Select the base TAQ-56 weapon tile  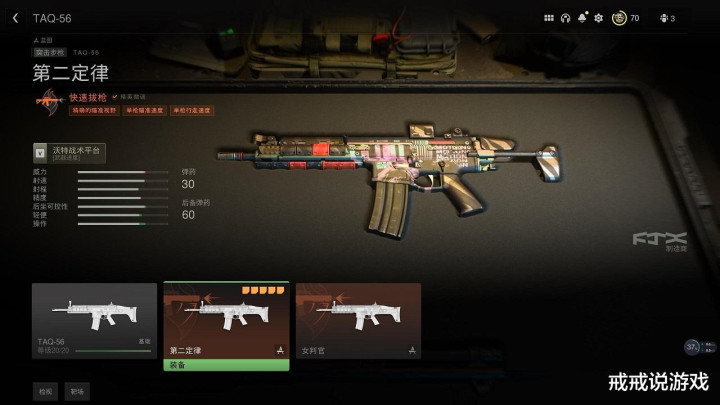[94, 320]
